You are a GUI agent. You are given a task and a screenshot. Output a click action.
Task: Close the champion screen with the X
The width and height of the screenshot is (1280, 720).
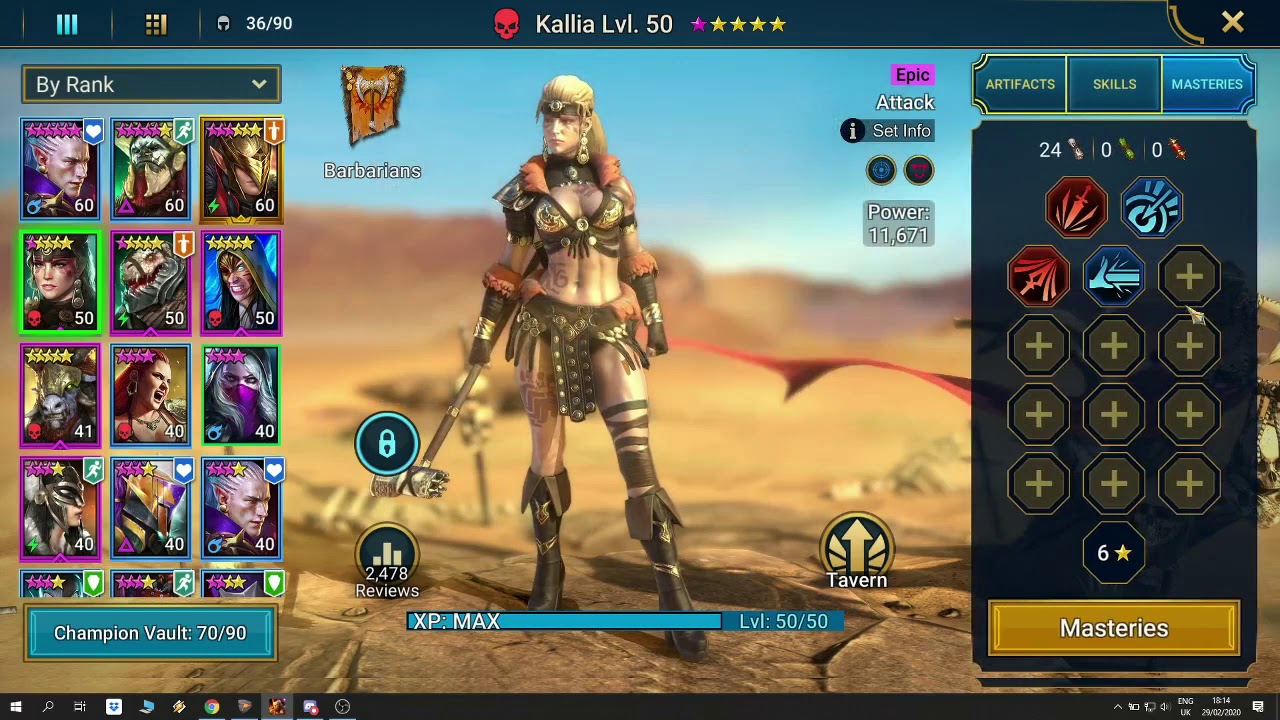pos(1232,22)
